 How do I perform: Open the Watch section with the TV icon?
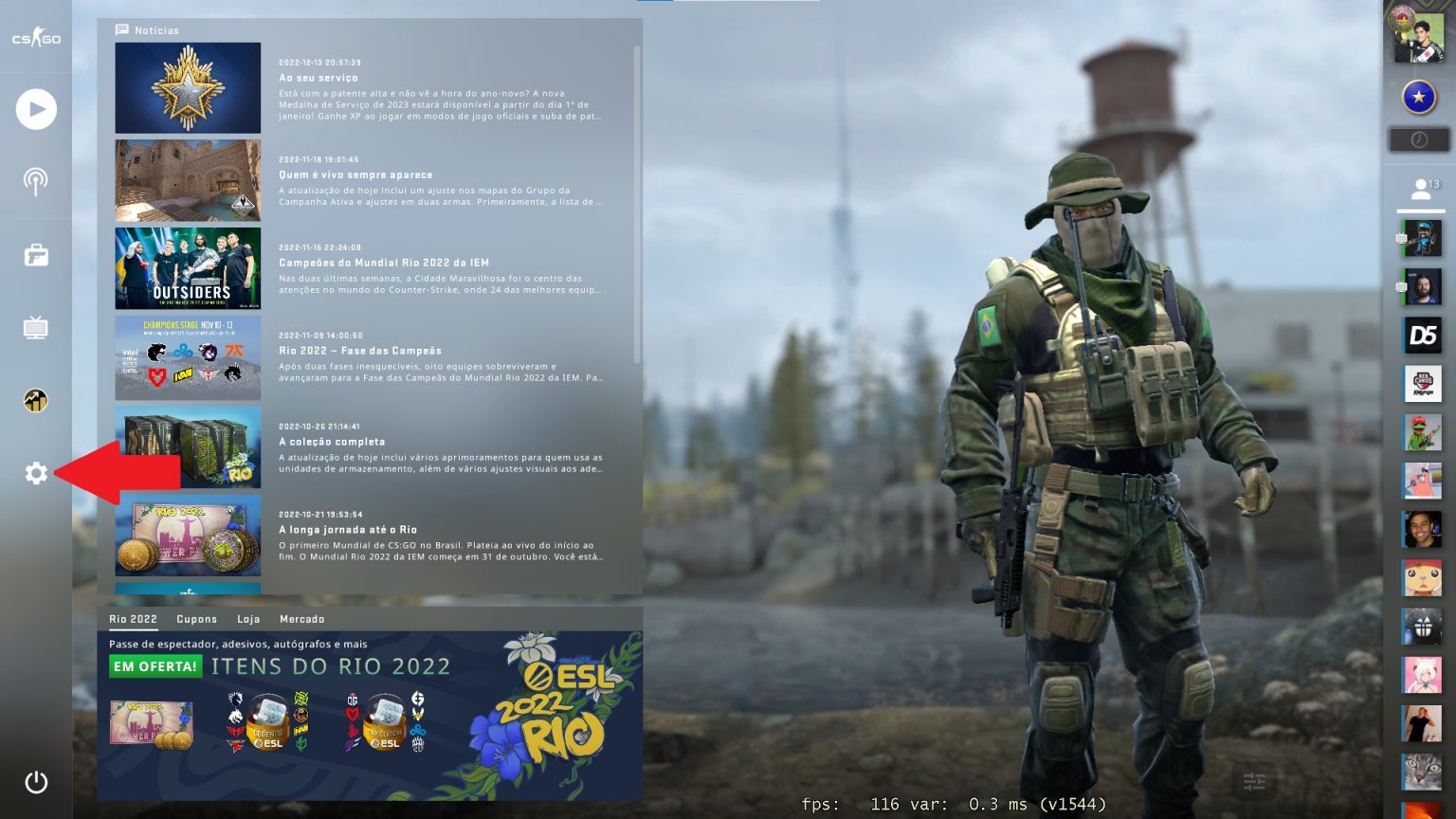pos(36,328)
